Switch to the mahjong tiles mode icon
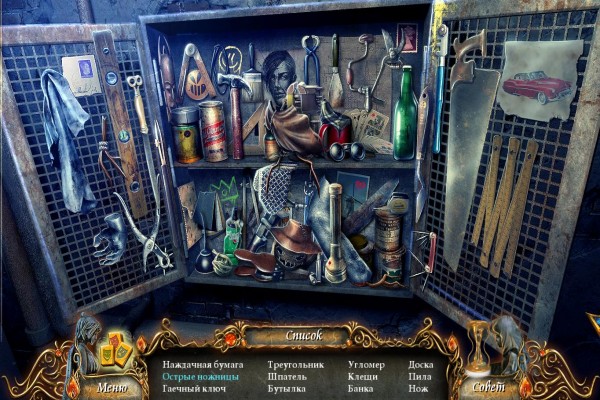The width and height of the screenshot is (600, 400). click(x=115, y=352)
